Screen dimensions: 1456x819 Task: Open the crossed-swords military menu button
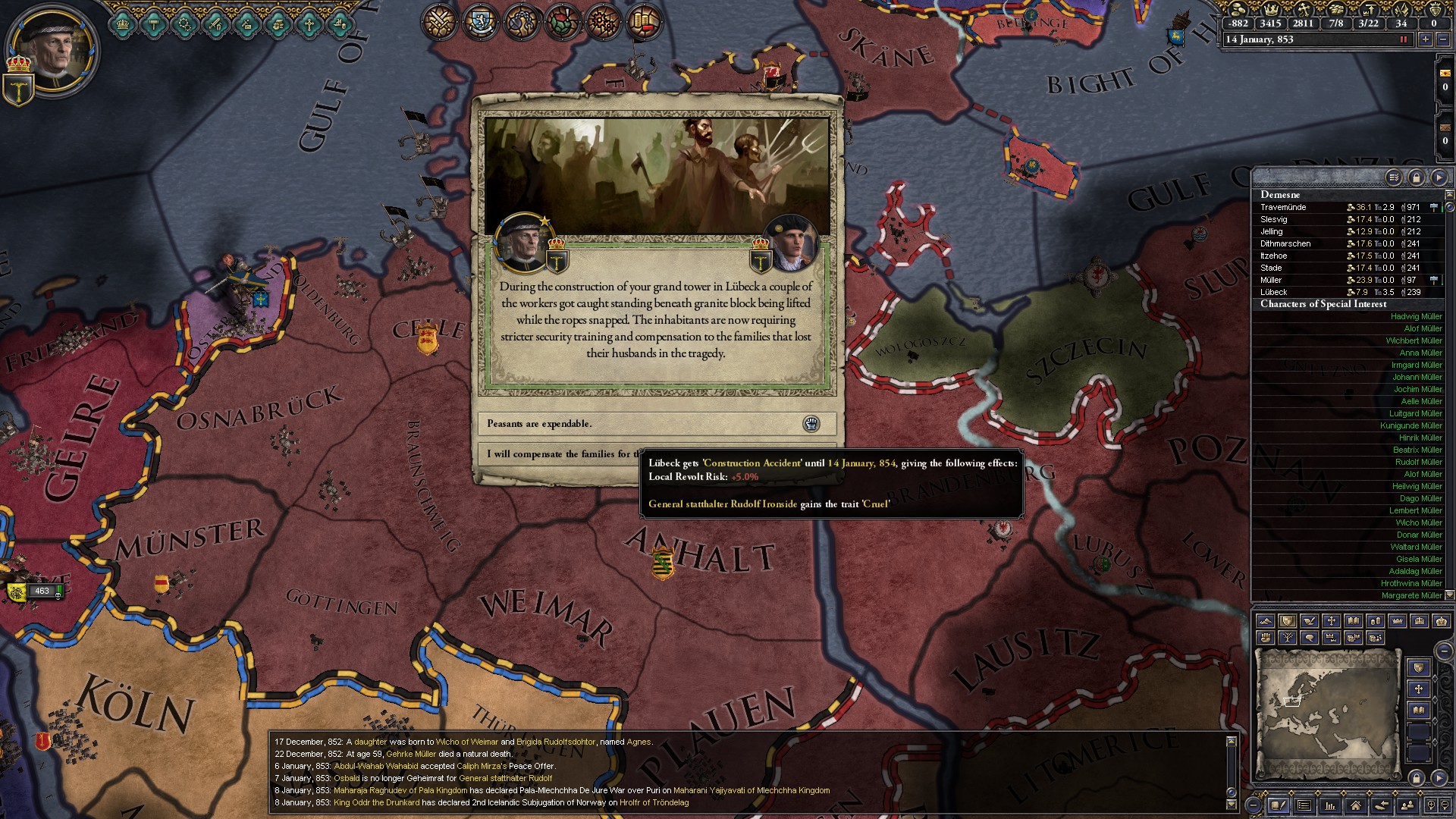click(440, 20)
